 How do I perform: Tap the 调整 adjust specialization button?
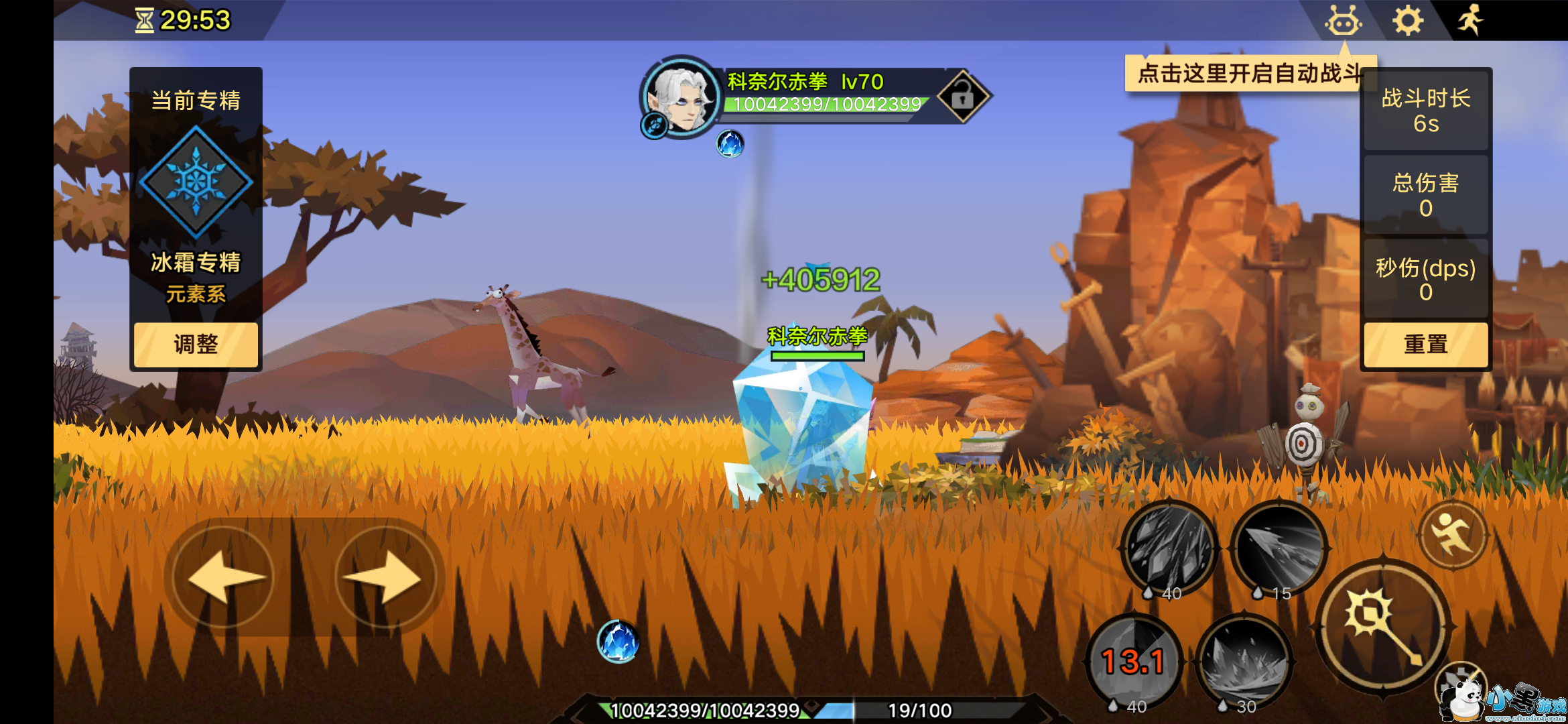pos(196,345)
